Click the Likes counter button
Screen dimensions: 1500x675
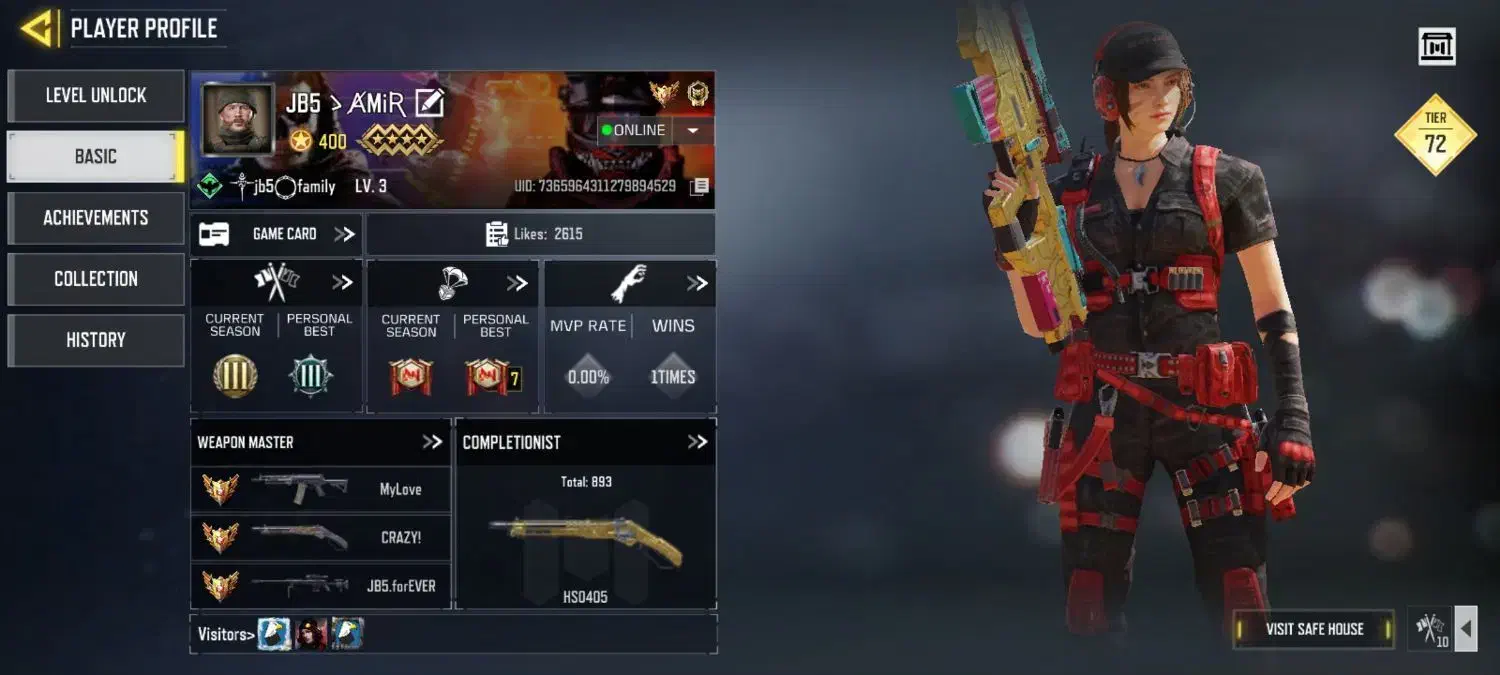540,234
